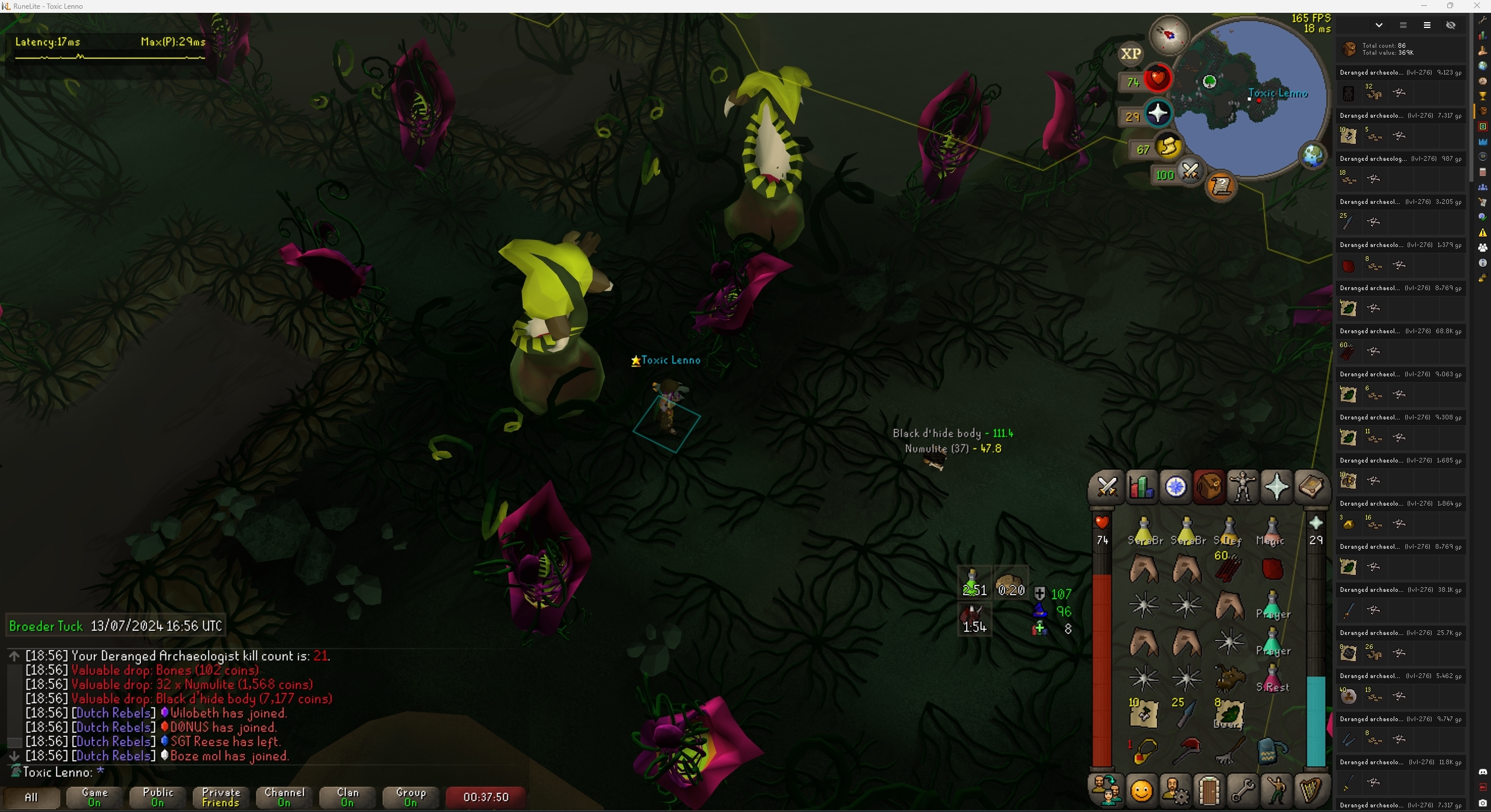This screenshot has height=812, width=1491.
Task: Switch chat filter to Game
Action: [x=94, y=797]
